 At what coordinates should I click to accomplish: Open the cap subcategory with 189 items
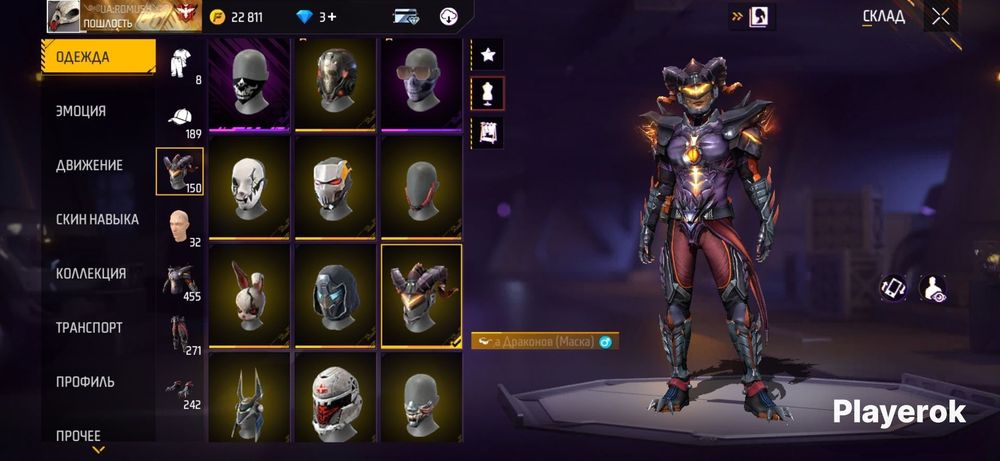(180, 118)
